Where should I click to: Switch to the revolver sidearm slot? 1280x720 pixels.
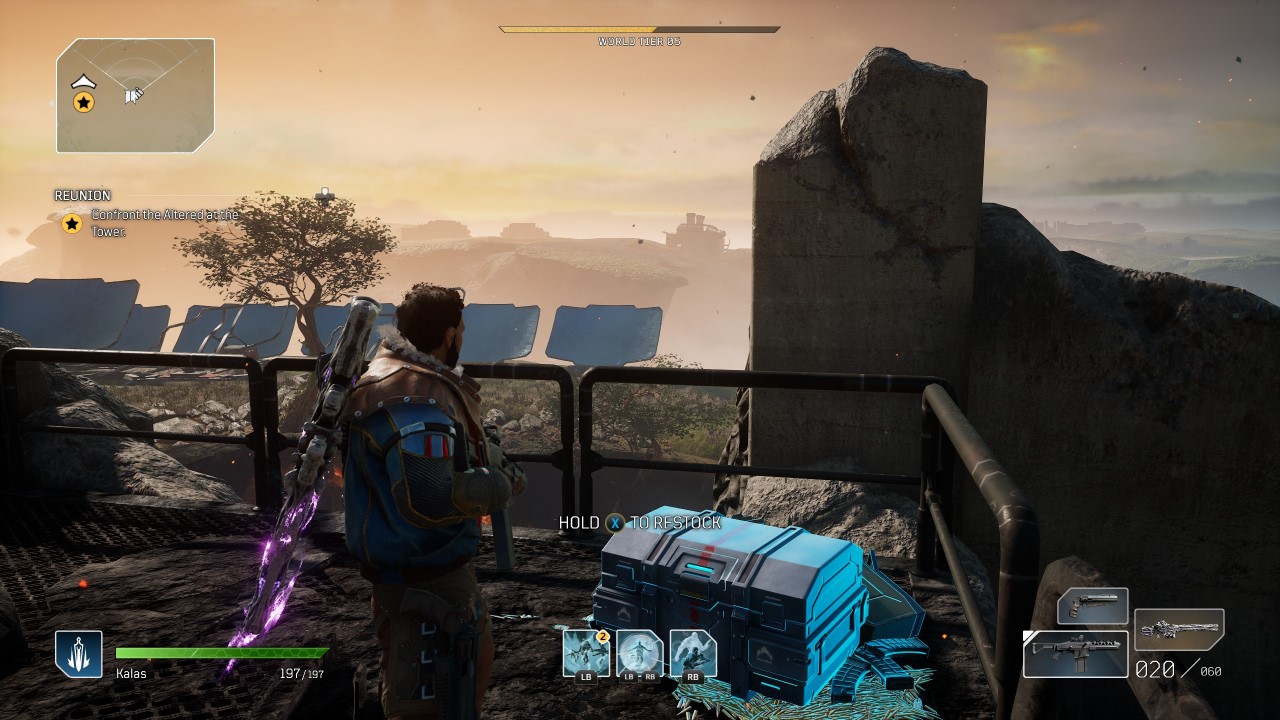pos(1093,606)
